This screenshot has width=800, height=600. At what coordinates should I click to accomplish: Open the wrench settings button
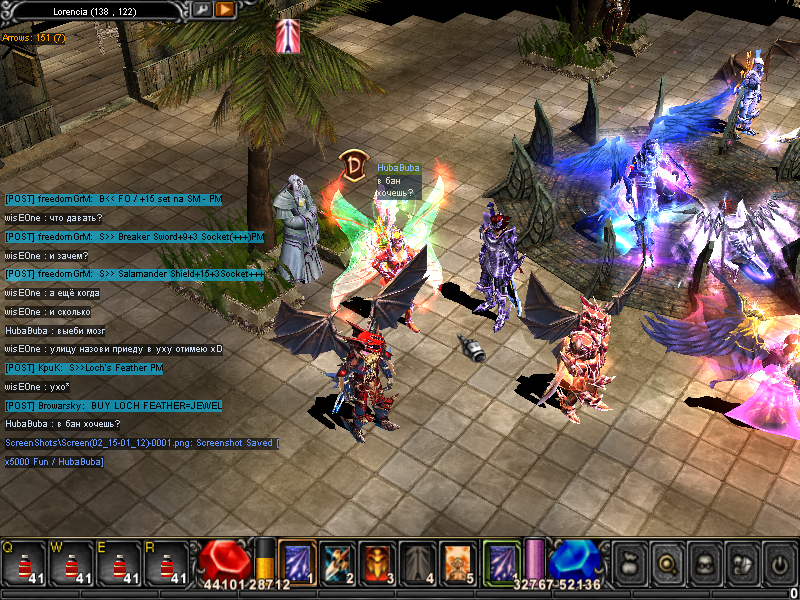pyautogui.click(x=201, y=9)
